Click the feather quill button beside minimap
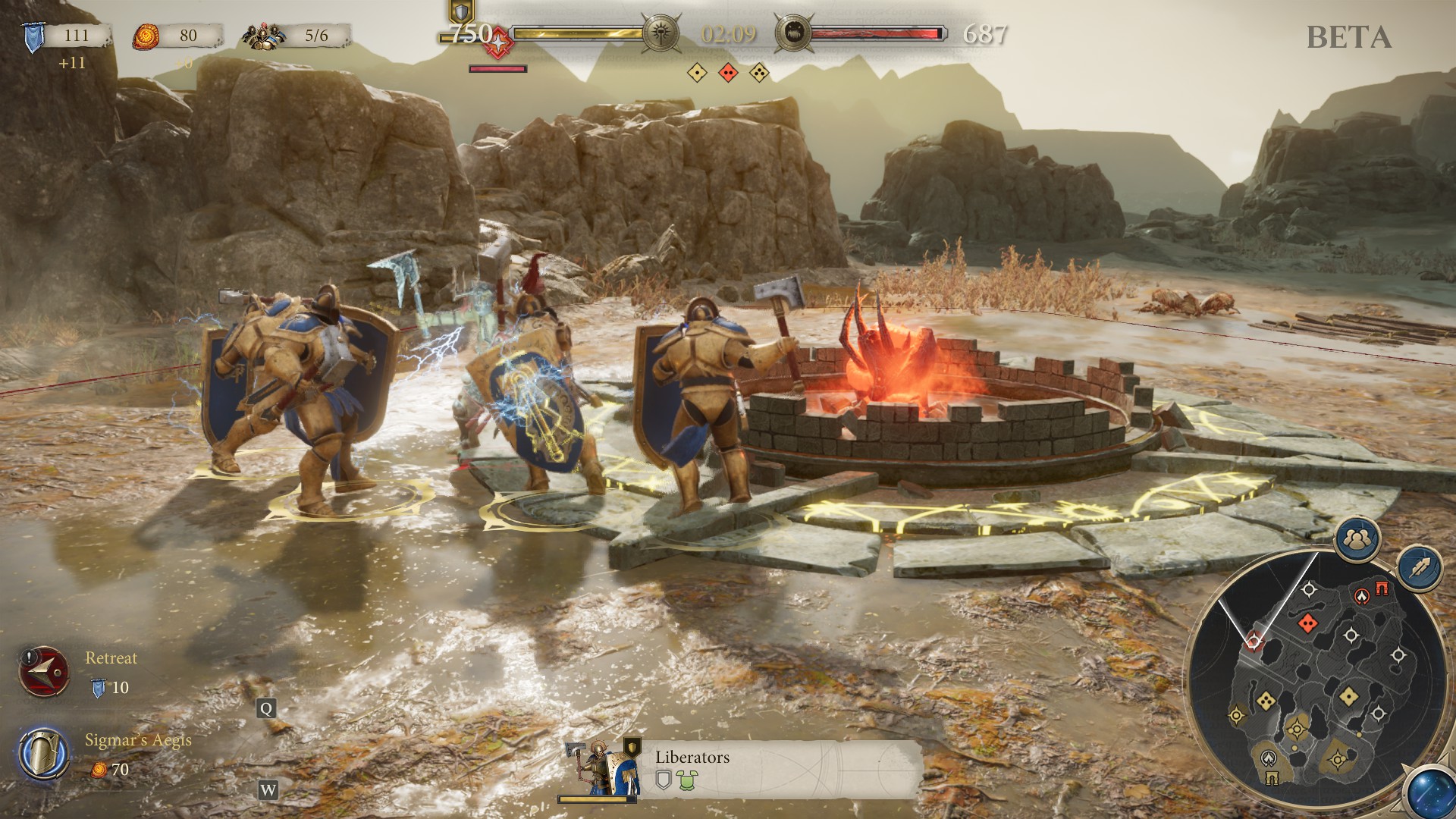The image size is (1456, 819). [x=1419, y=568]
